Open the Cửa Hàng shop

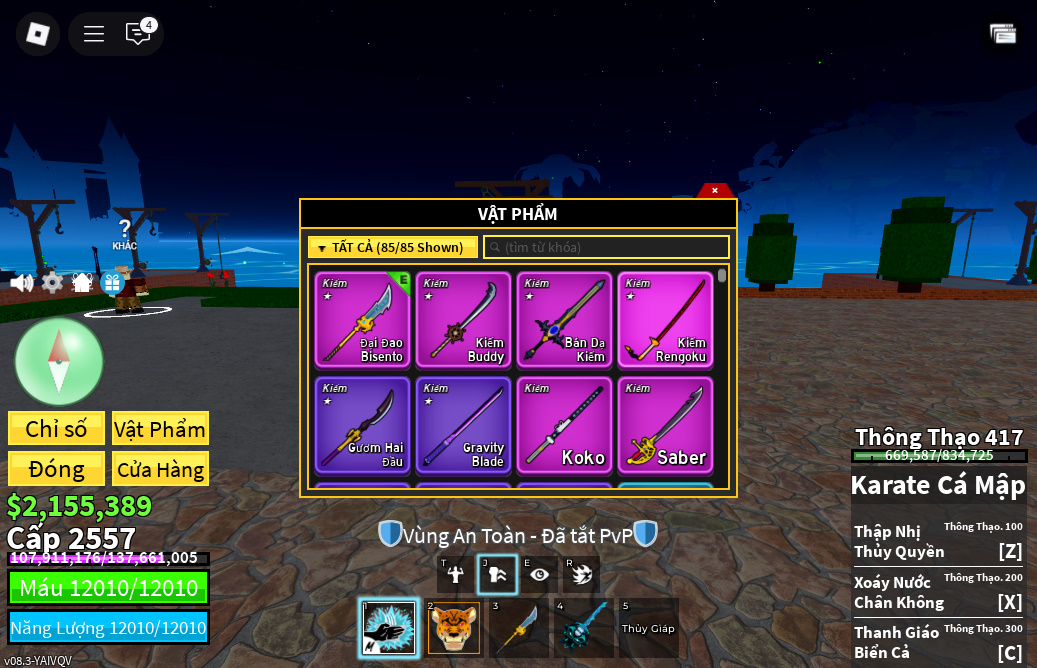[160, 469]
